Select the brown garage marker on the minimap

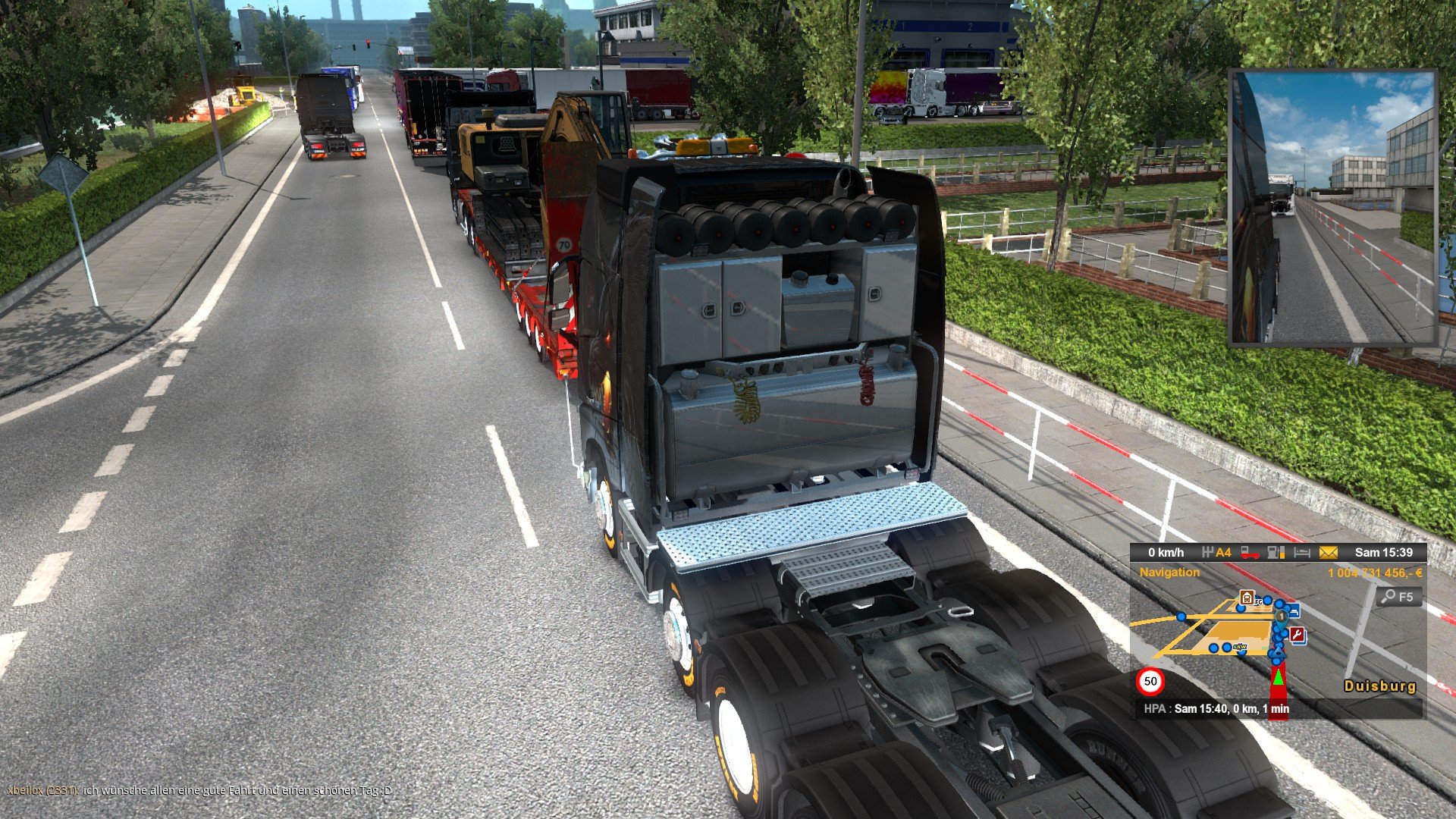pos(1245,598)
